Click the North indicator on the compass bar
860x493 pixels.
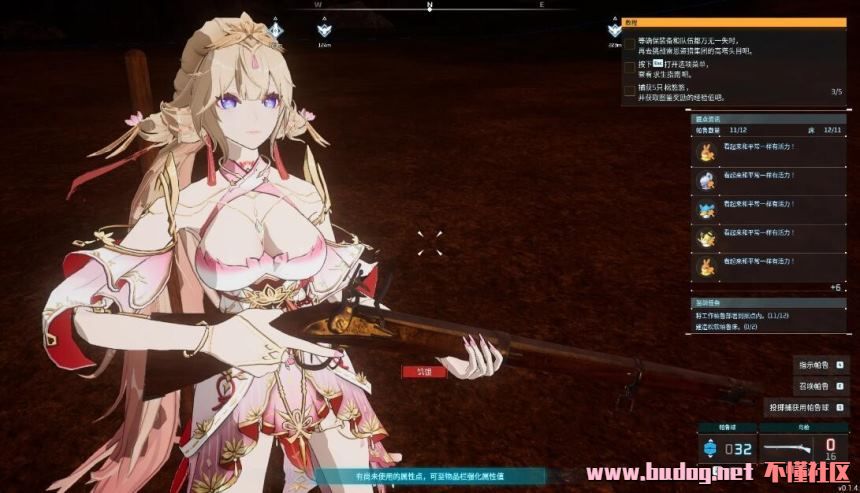pyautogui.click(x=430, y=5)
